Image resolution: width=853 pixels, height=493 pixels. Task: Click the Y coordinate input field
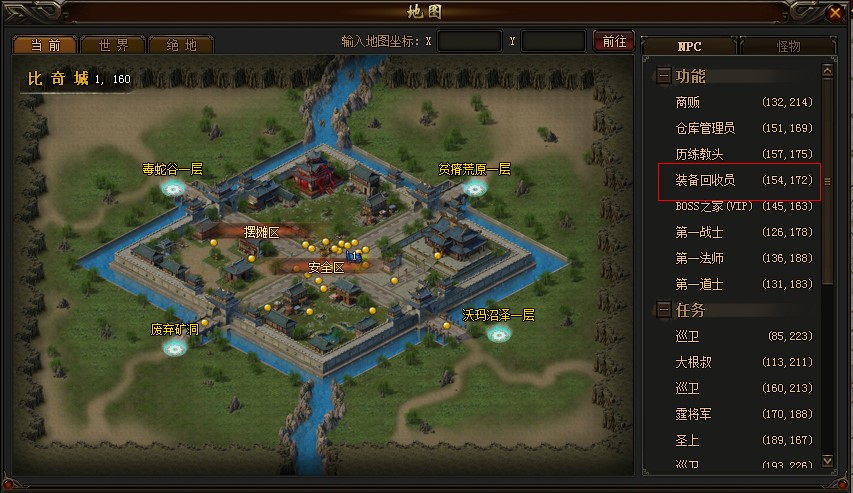[x=553, y=41]
